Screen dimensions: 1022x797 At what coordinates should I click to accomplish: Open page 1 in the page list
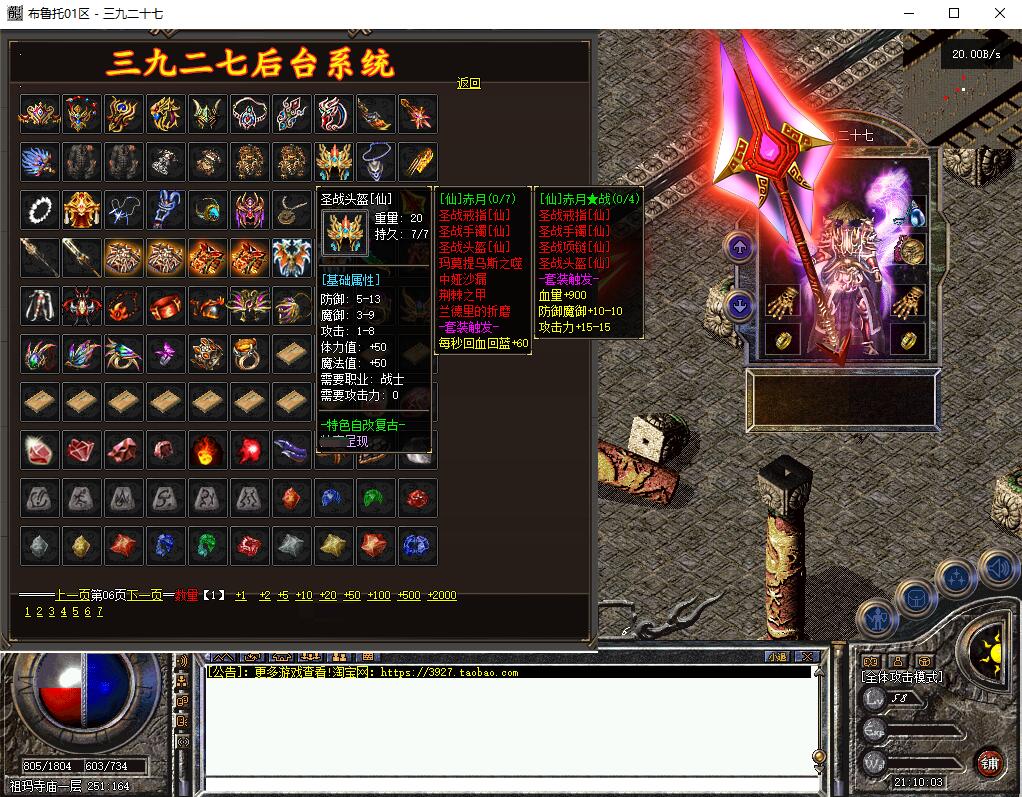pos(27,612)
